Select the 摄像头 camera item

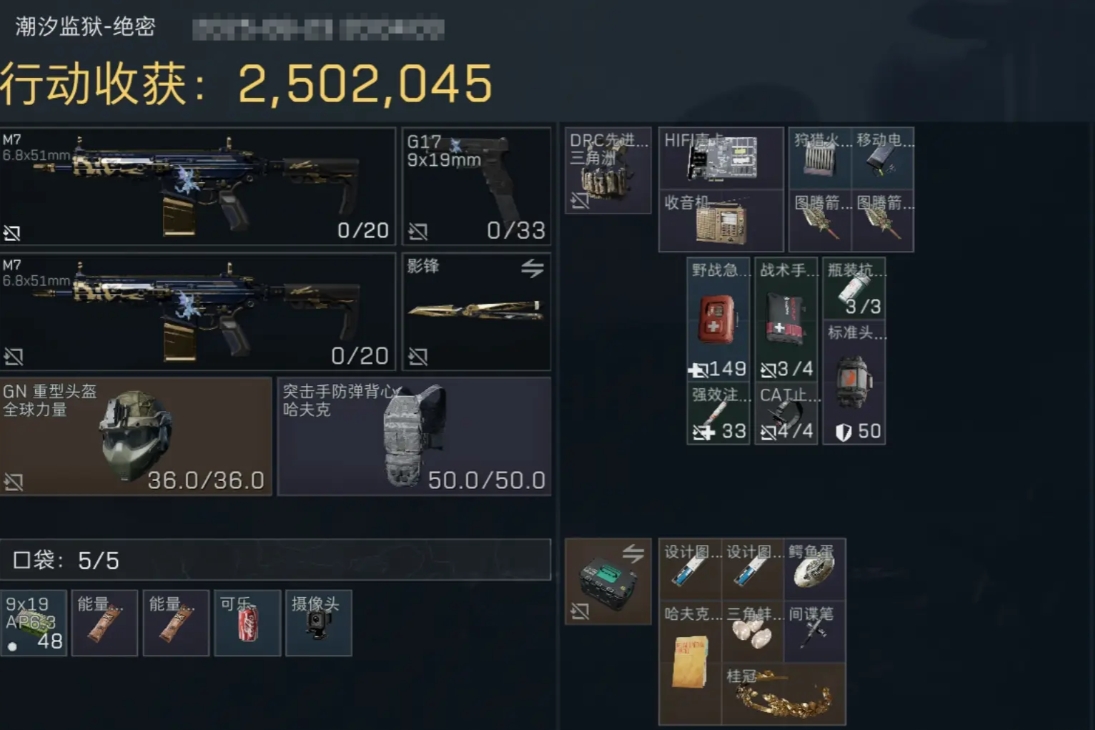tap(318, 623)
